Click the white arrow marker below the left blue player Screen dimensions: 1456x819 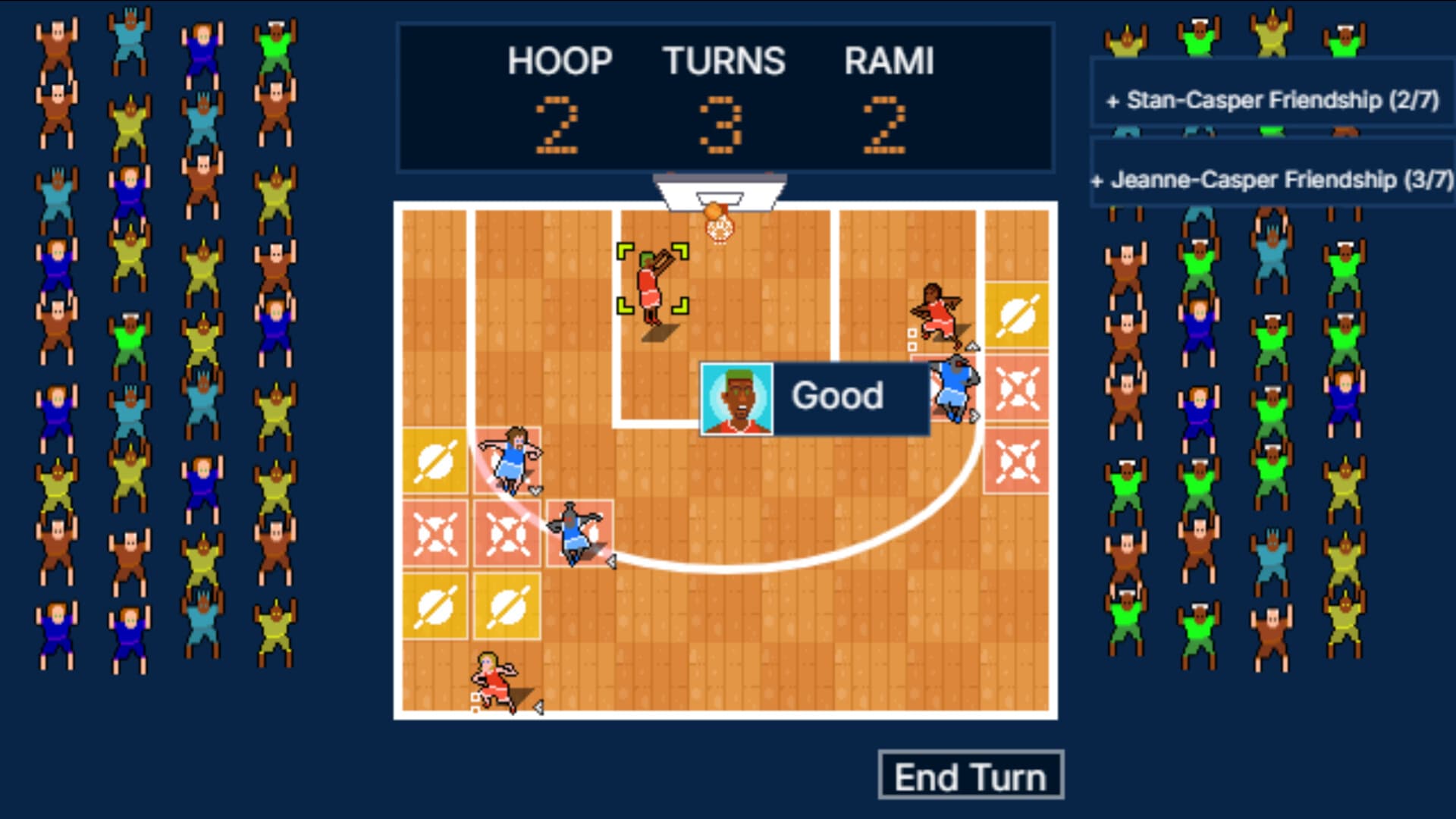[x=535, y=491]
